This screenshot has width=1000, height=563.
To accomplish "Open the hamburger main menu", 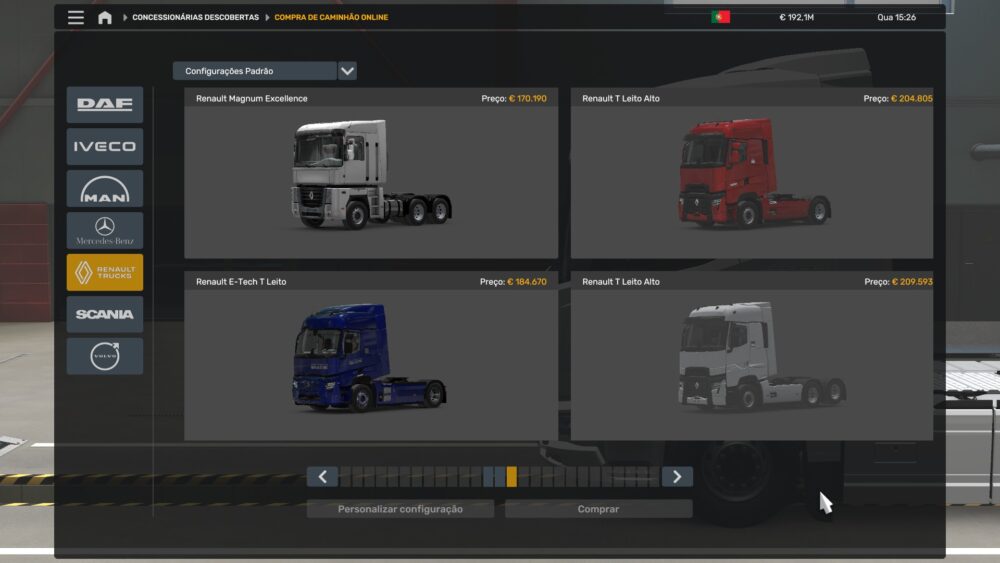I will (x=76, y=17).
